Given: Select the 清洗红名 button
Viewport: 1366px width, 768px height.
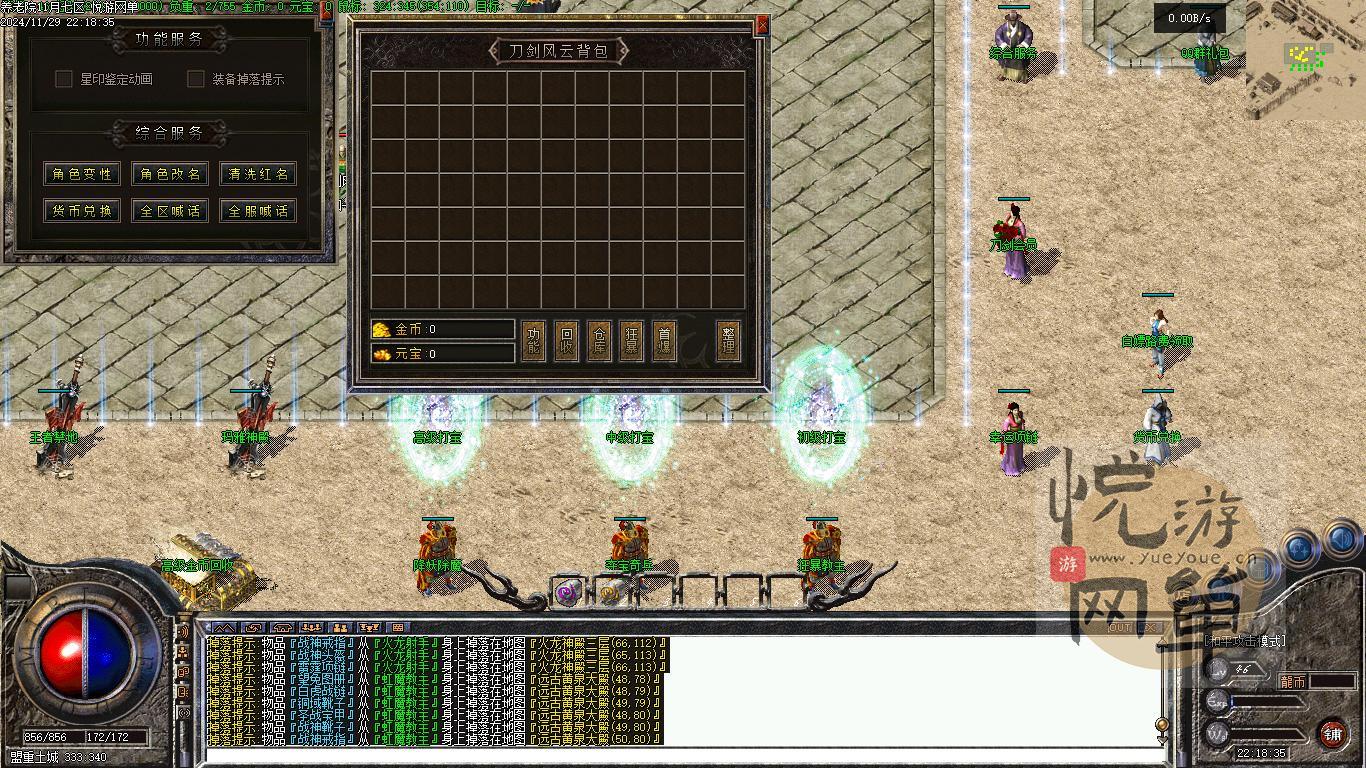Looking at the screenshot, I should (258, 174).
